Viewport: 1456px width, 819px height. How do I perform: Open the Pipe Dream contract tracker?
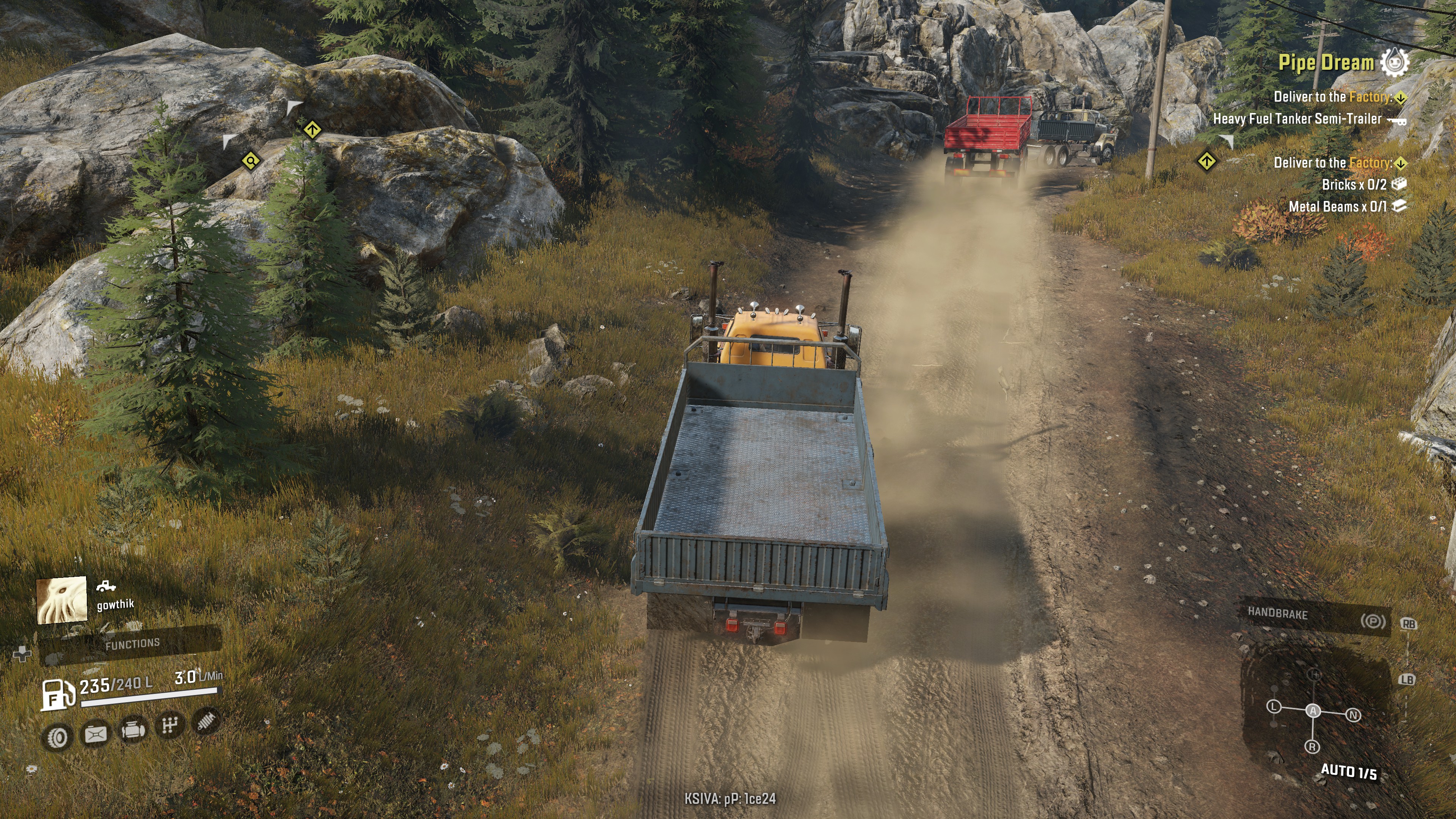point(1326,62)
